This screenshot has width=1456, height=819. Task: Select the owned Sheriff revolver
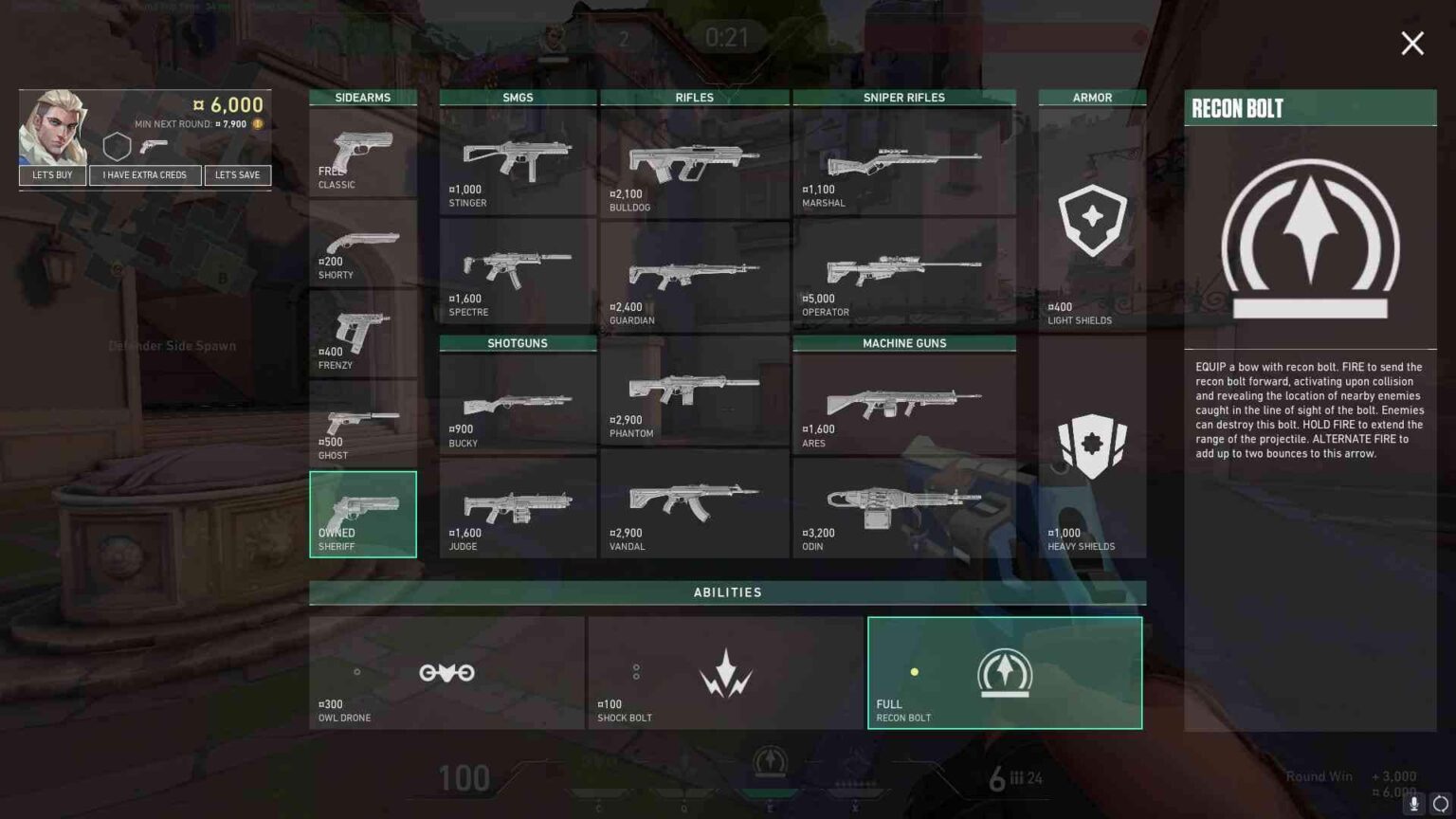tap(362, 514)
